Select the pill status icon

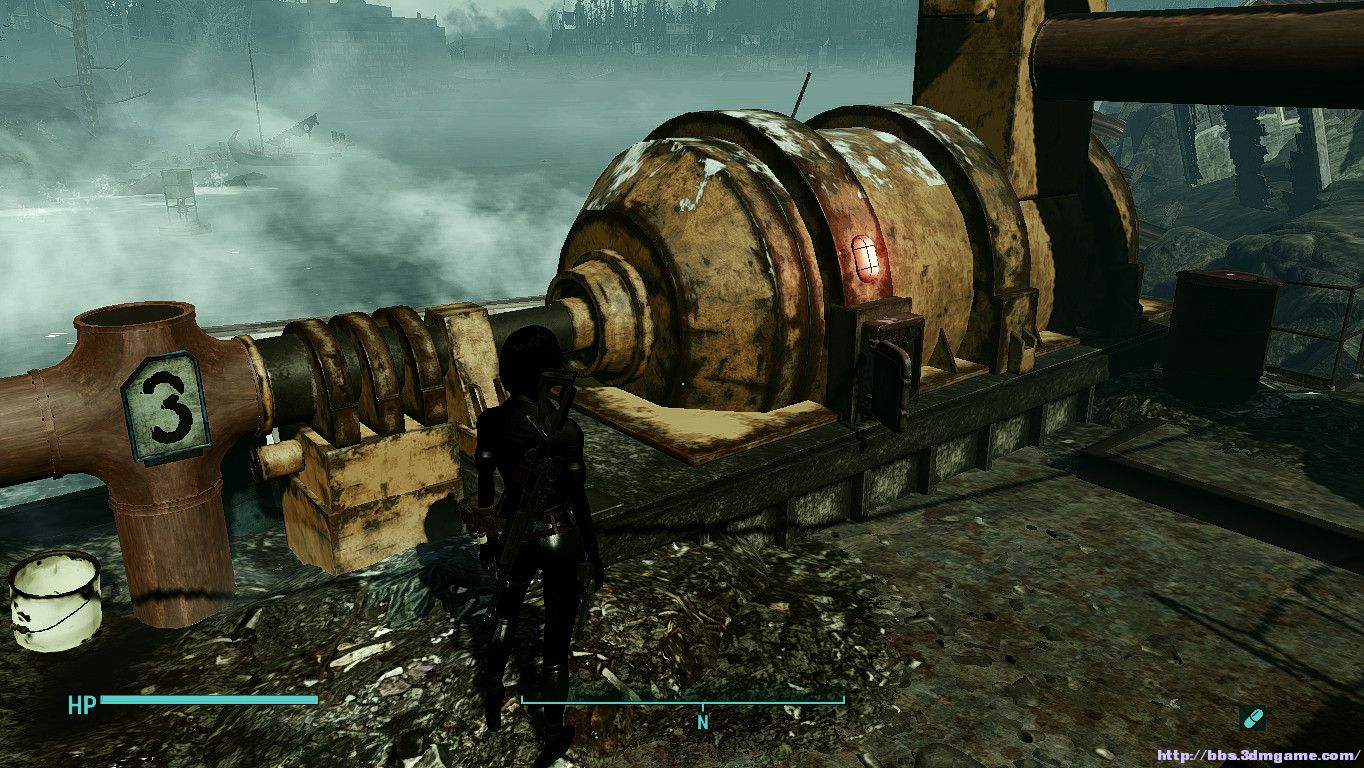click(1252, 717)
